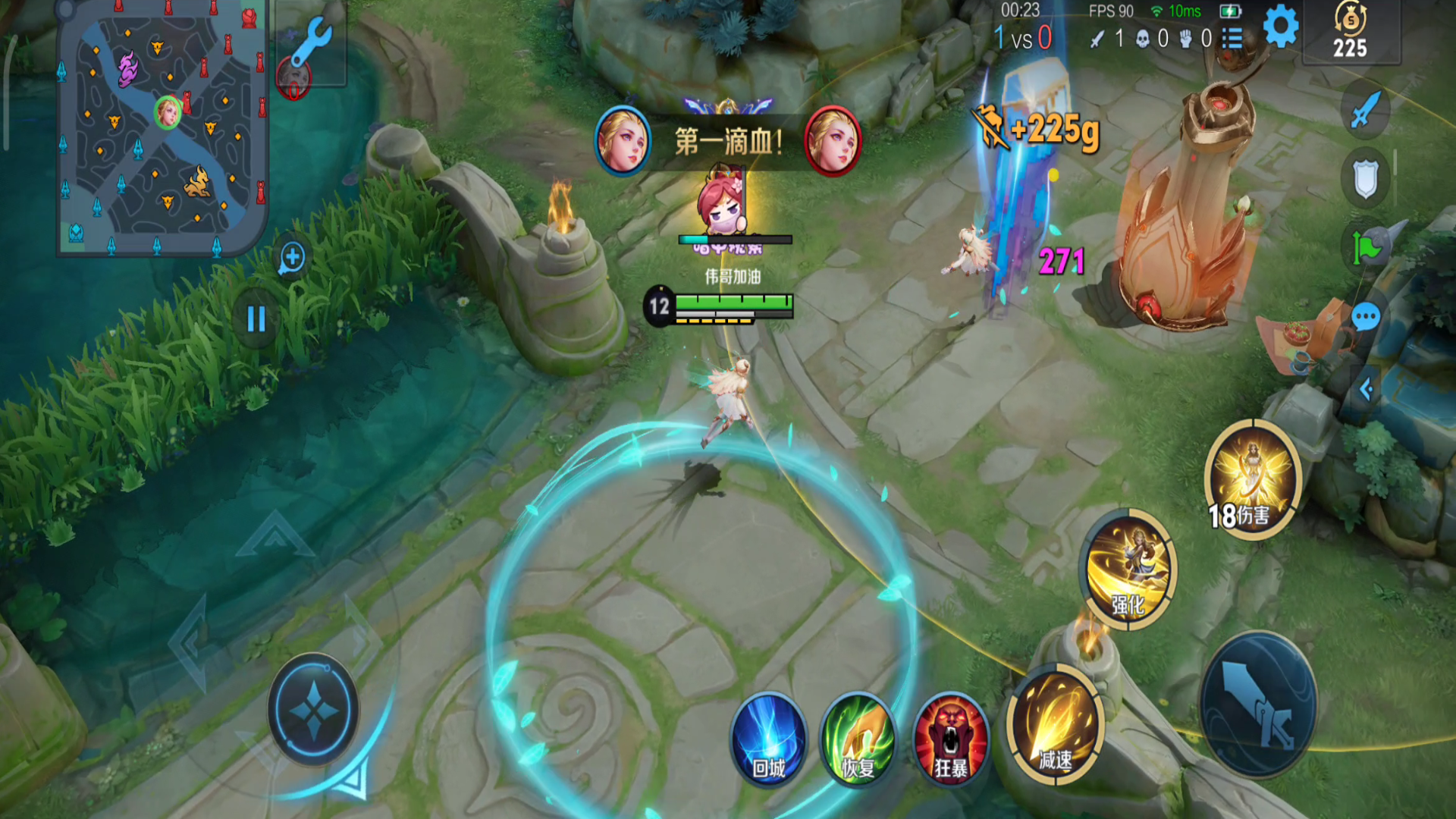Screen dimensions: 1456x819
Task: Show the scoreboard list icon
Action: (x=1233, y=38)
